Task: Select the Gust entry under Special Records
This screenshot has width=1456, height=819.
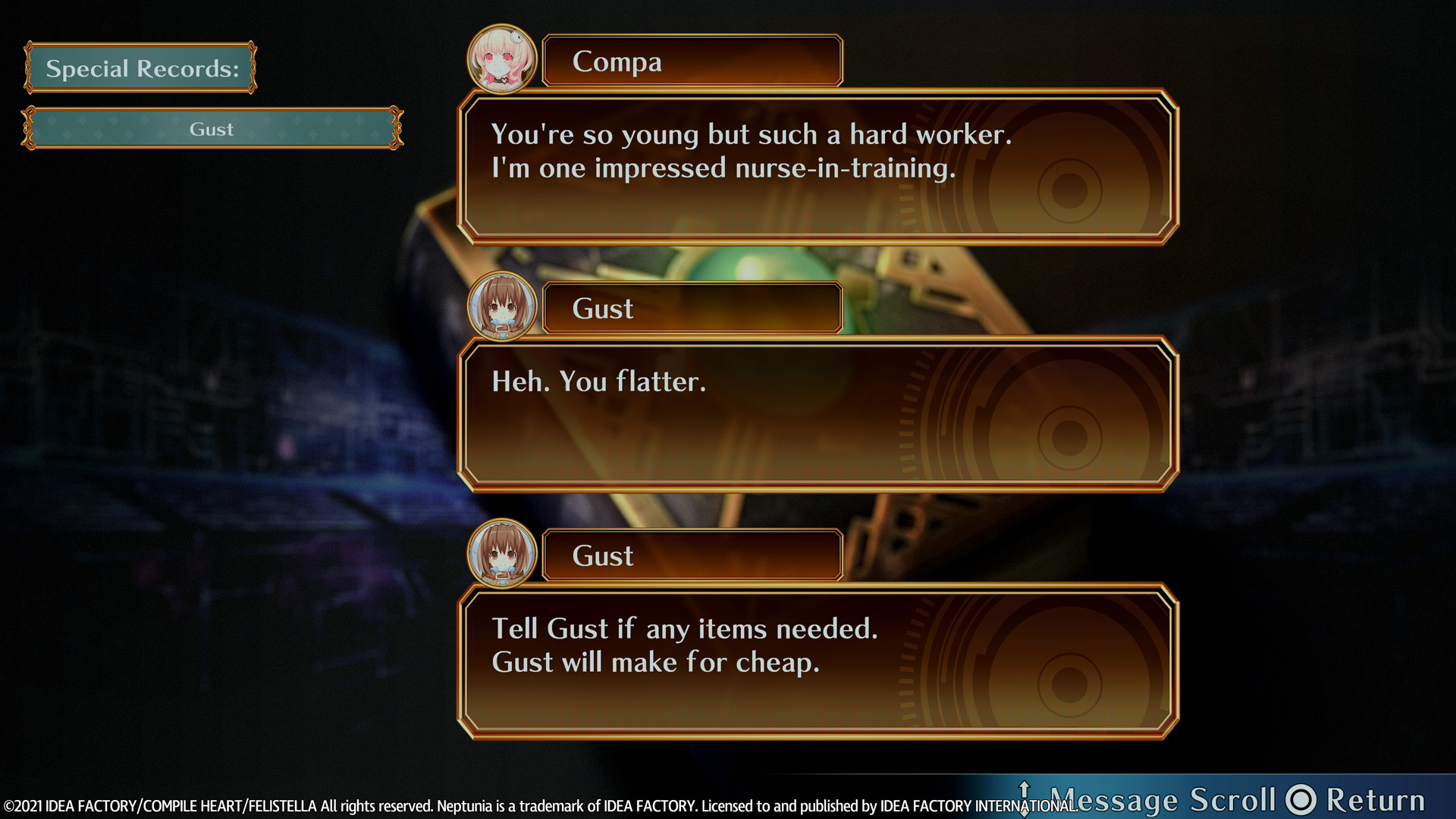Action: point(212,128)
